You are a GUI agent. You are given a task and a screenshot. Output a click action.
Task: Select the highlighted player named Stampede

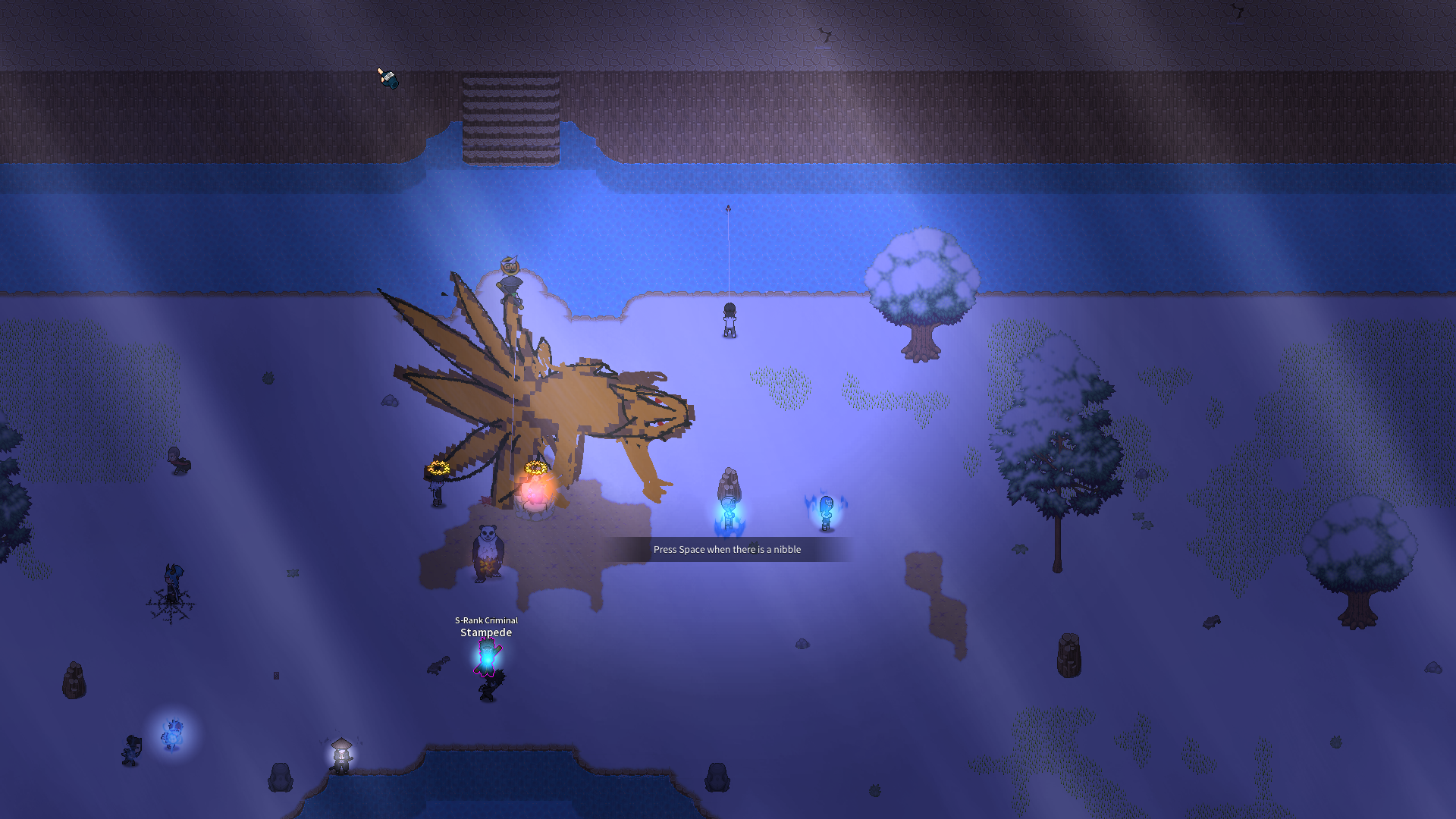tap(487, 657)
